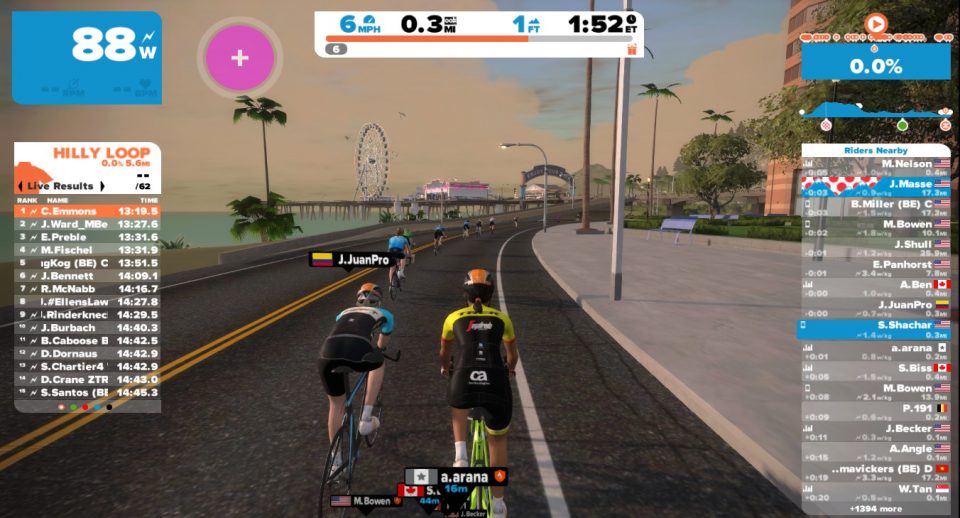The width and height of the screenshot is (960, 518).
Task: Select M.Nelson in Riders Nearby
Action: click(x=877, y=165)
